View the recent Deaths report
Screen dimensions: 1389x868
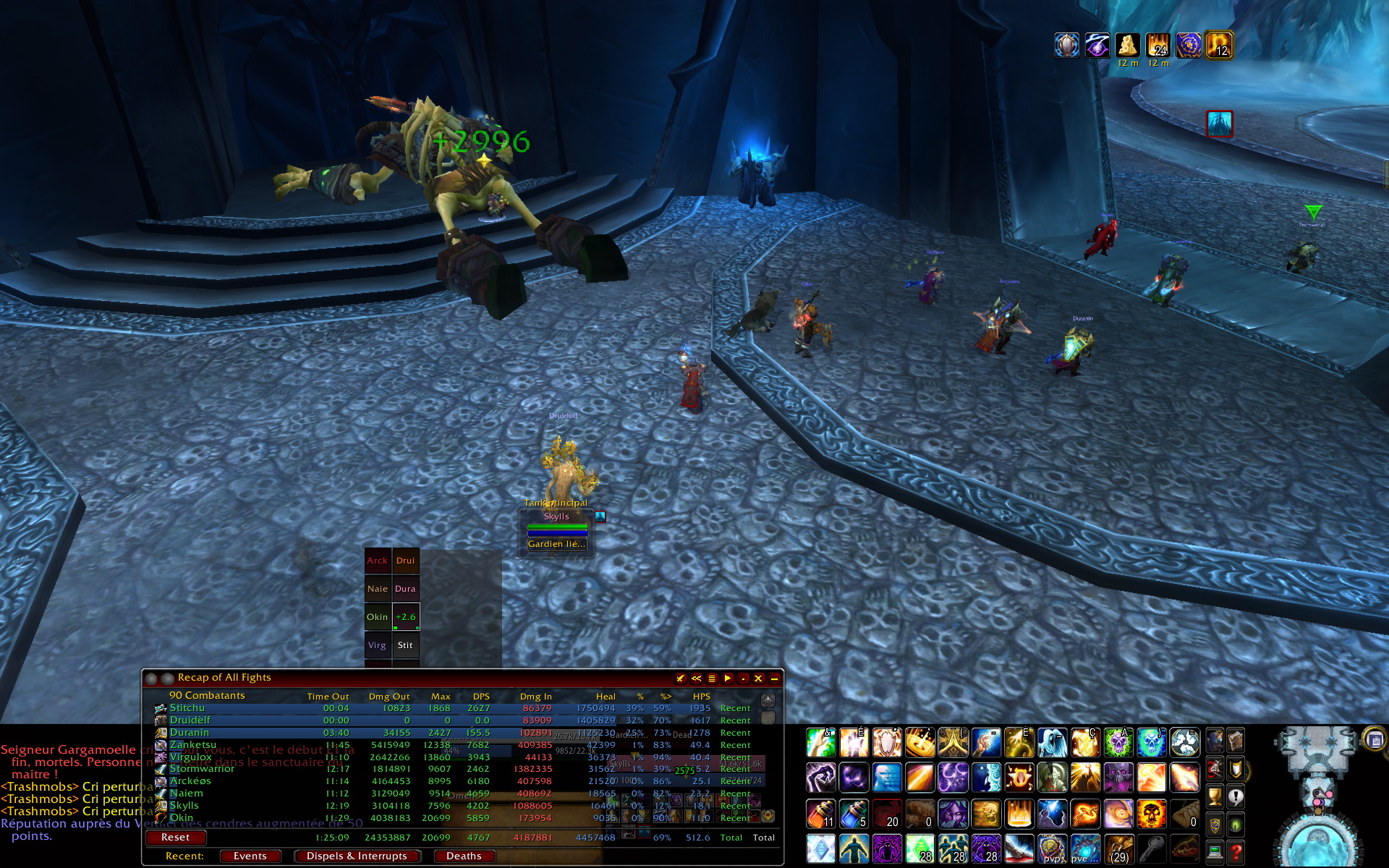click(x=464, y=856)
